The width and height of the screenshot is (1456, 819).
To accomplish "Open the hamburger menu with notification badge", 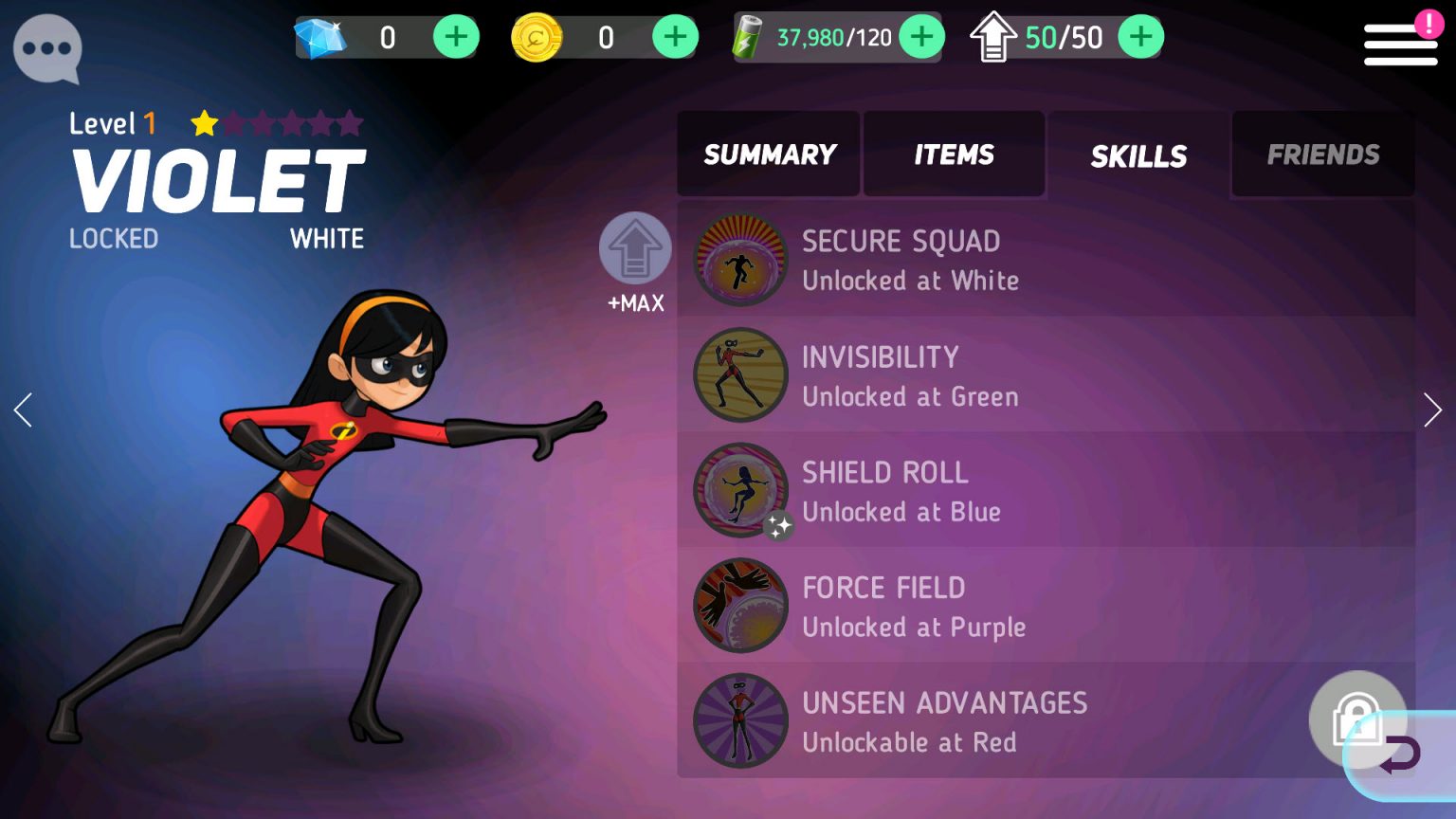I will (x=1400, y=44).
